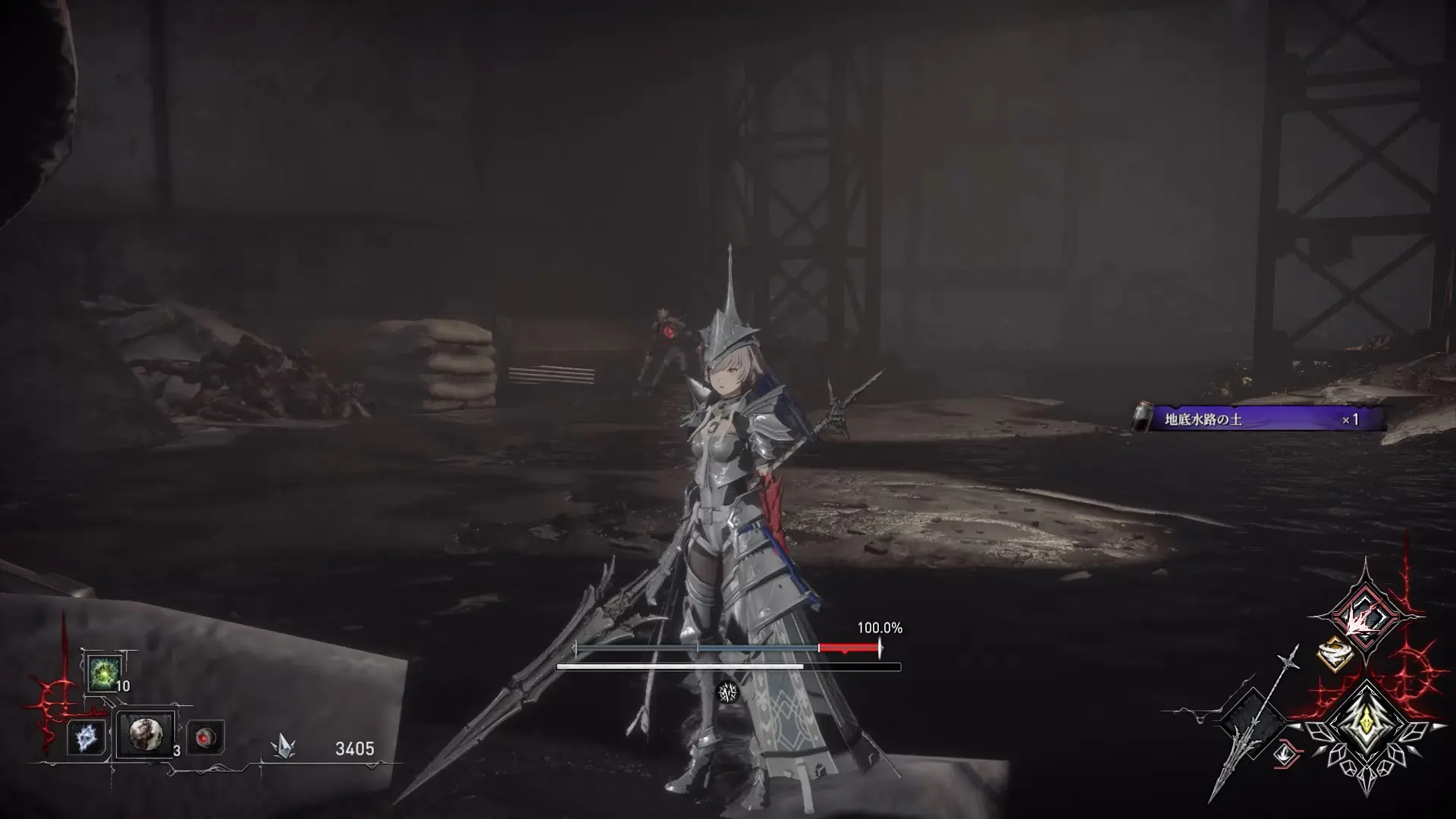Use the grey stone ball item slot
The image size is (1456, 819).
[145, 734]
